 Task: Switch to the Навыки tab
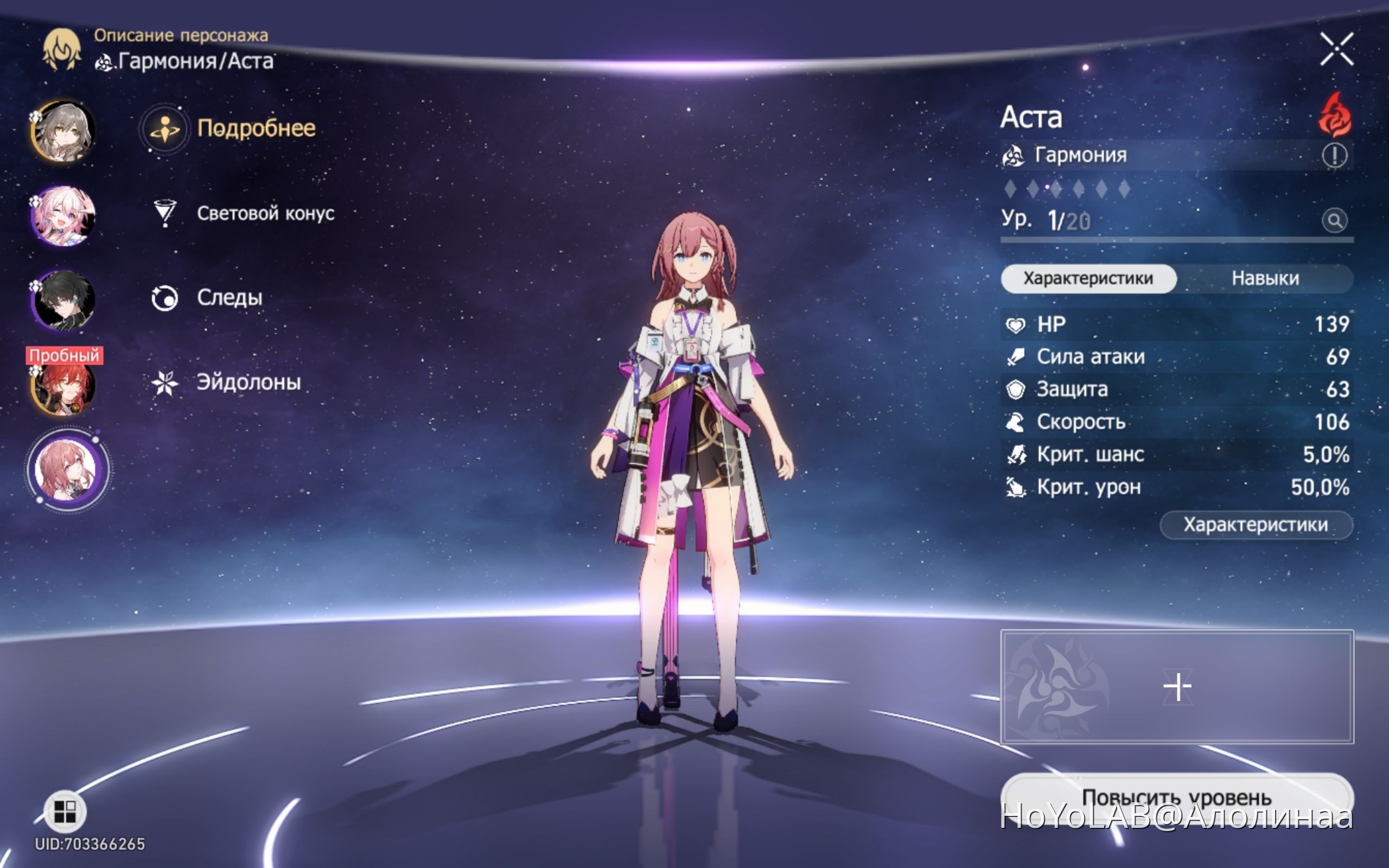point(1264,278)
